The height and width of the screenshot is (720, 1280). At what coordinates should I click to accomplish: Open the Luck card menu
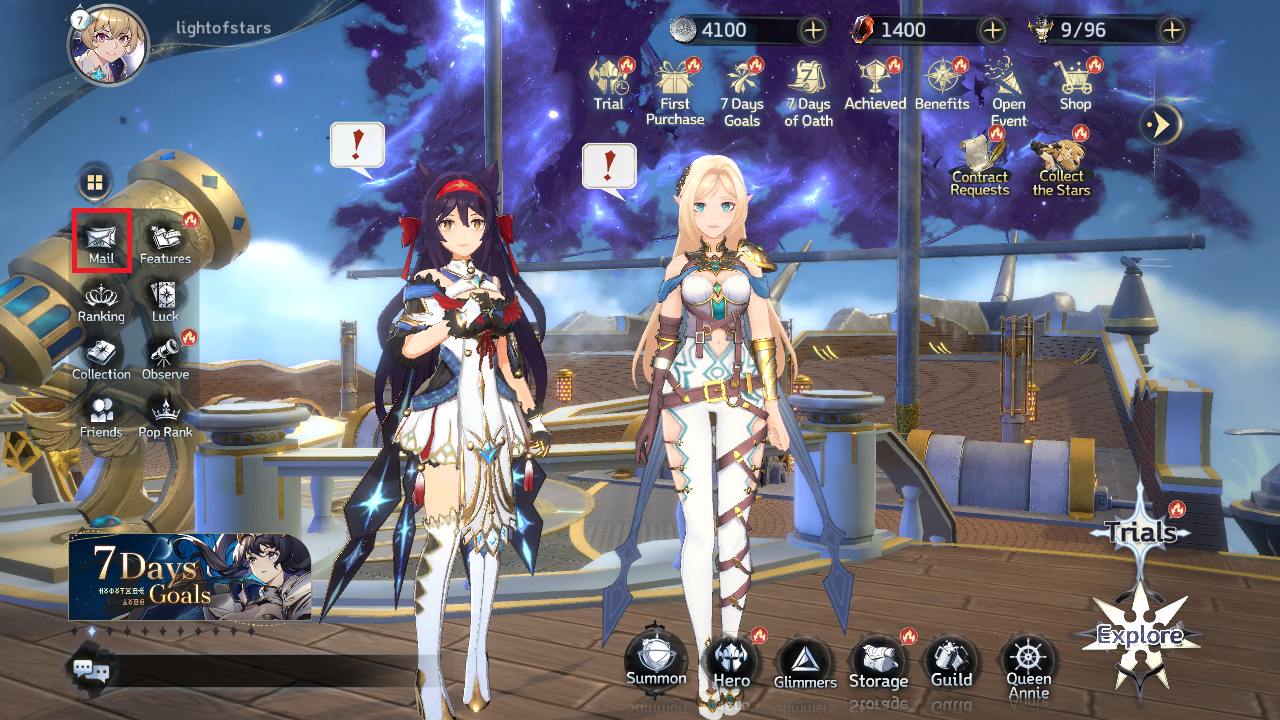click(x=165, y=299)
